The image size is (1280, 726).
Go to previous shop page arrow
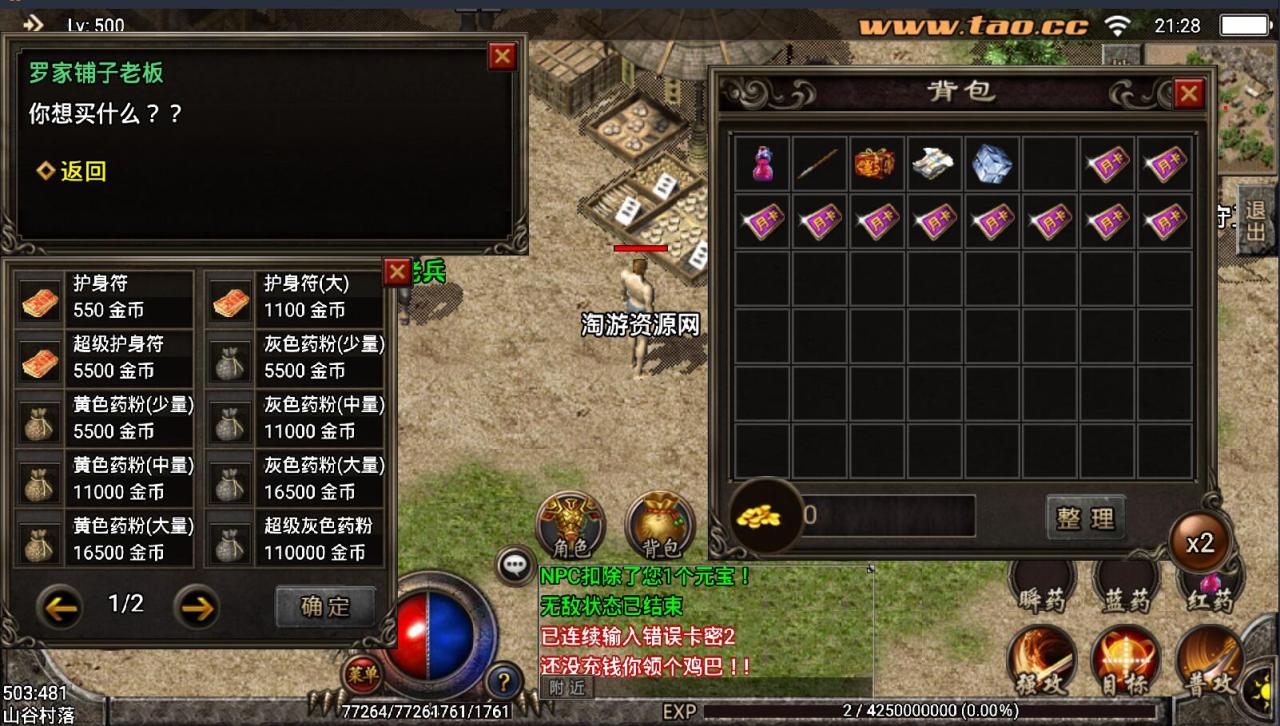pyautogui.click(x=59, y=606)
